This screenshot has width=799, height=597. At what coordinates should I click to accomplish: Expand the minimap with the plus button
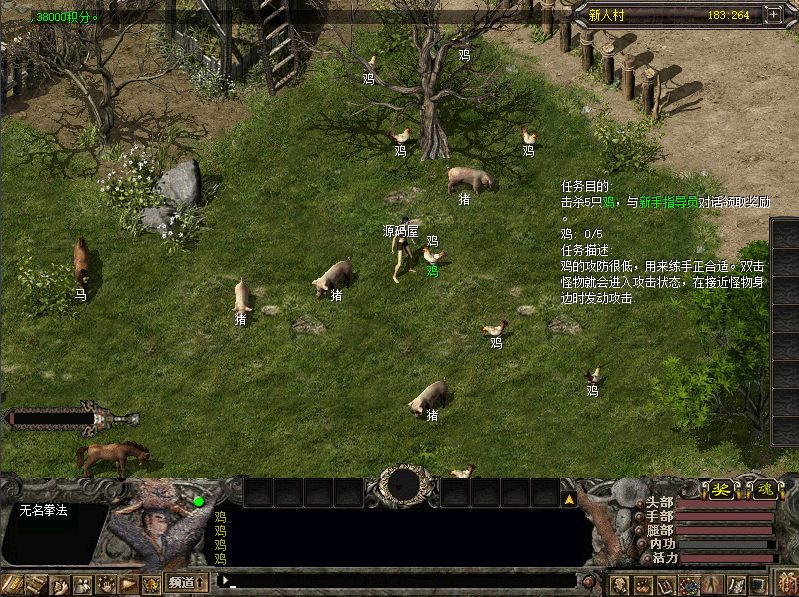[773, 15]
